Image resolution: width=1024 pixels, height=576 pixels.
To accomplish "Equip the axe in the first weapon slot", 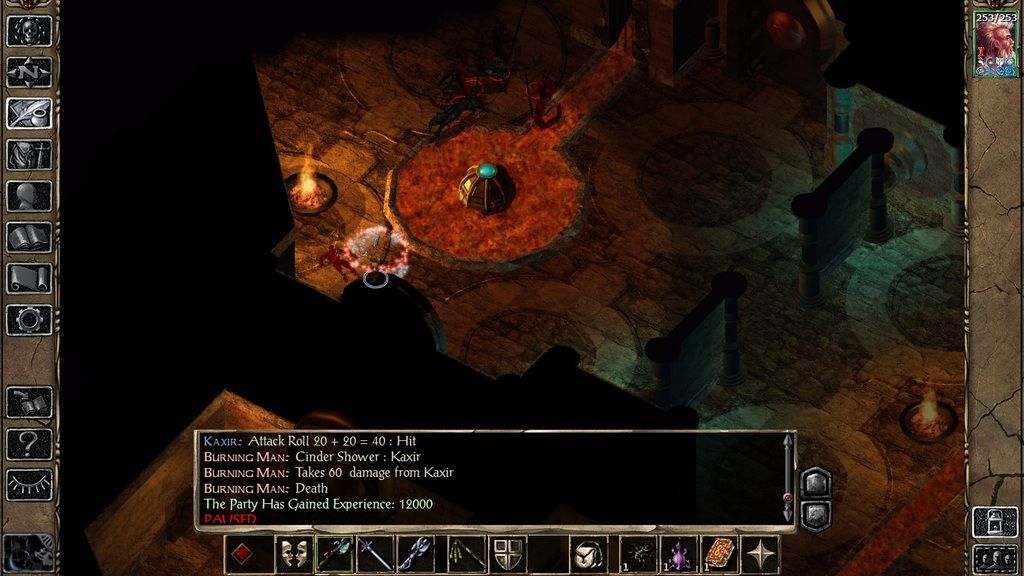I will coord(334,554).
